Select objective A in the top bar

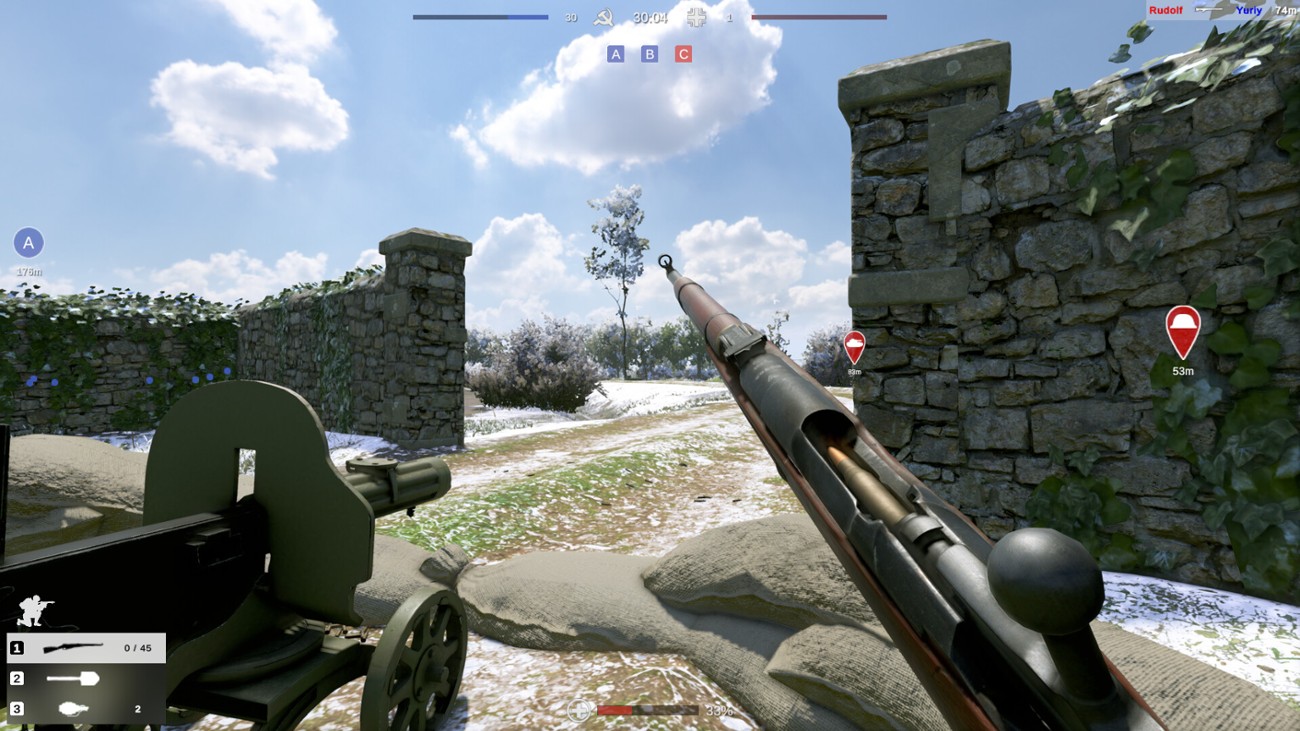point(617,54)
